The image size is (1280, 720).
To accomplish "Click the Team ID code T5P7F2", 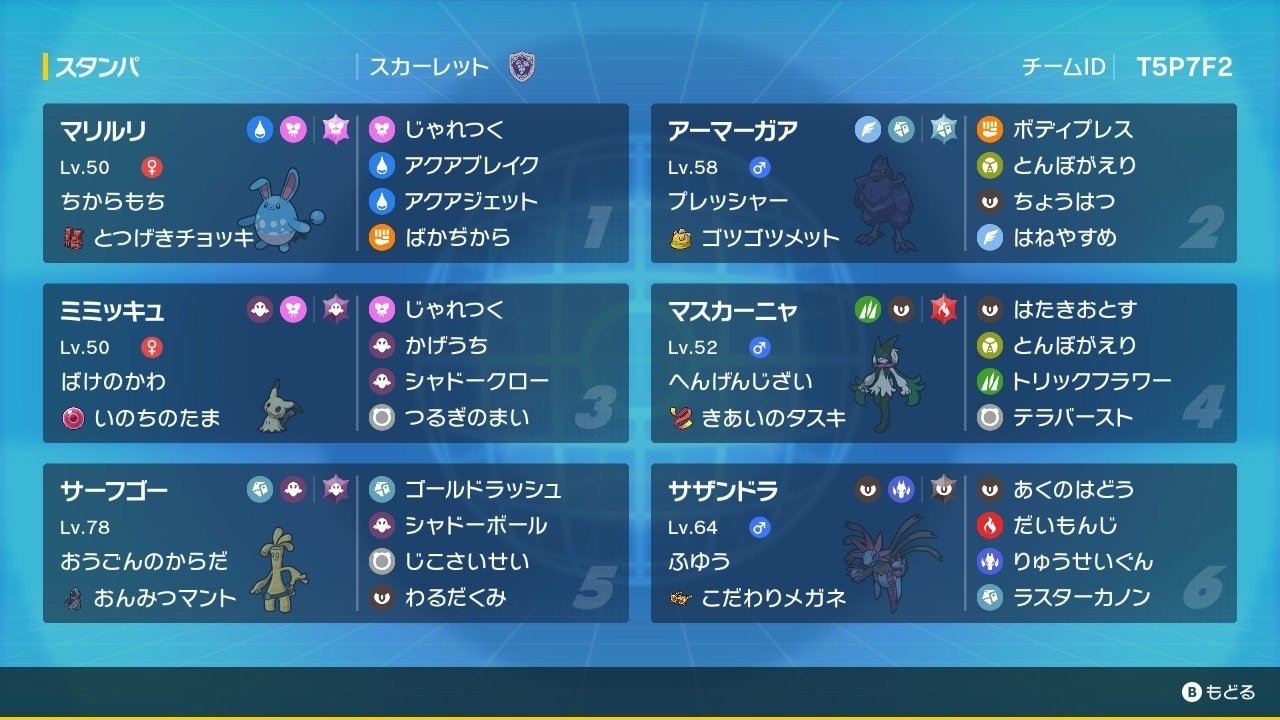I will pyautogui.click(x=1183, y=65).
